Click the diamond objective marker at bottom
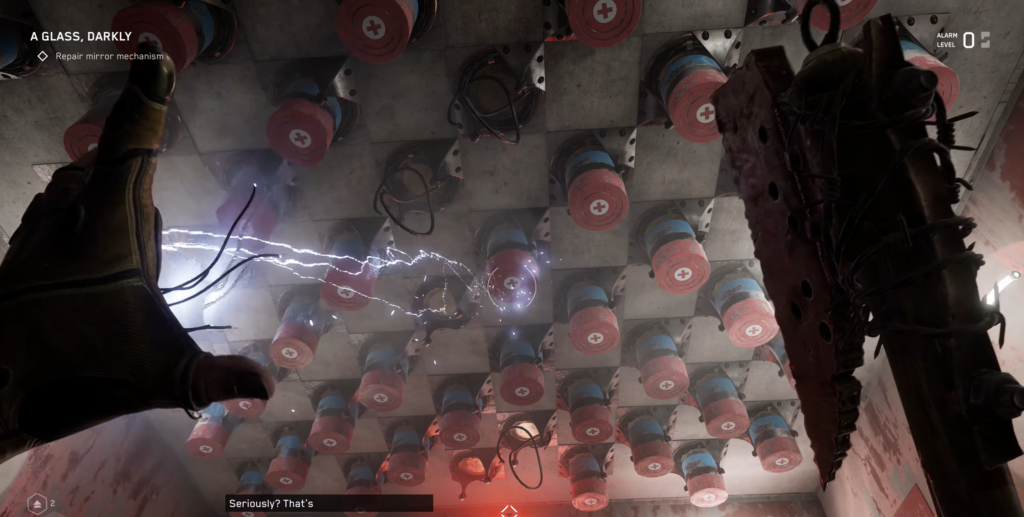Screen dimensions: 1024x517 click(x=510, y=510)
